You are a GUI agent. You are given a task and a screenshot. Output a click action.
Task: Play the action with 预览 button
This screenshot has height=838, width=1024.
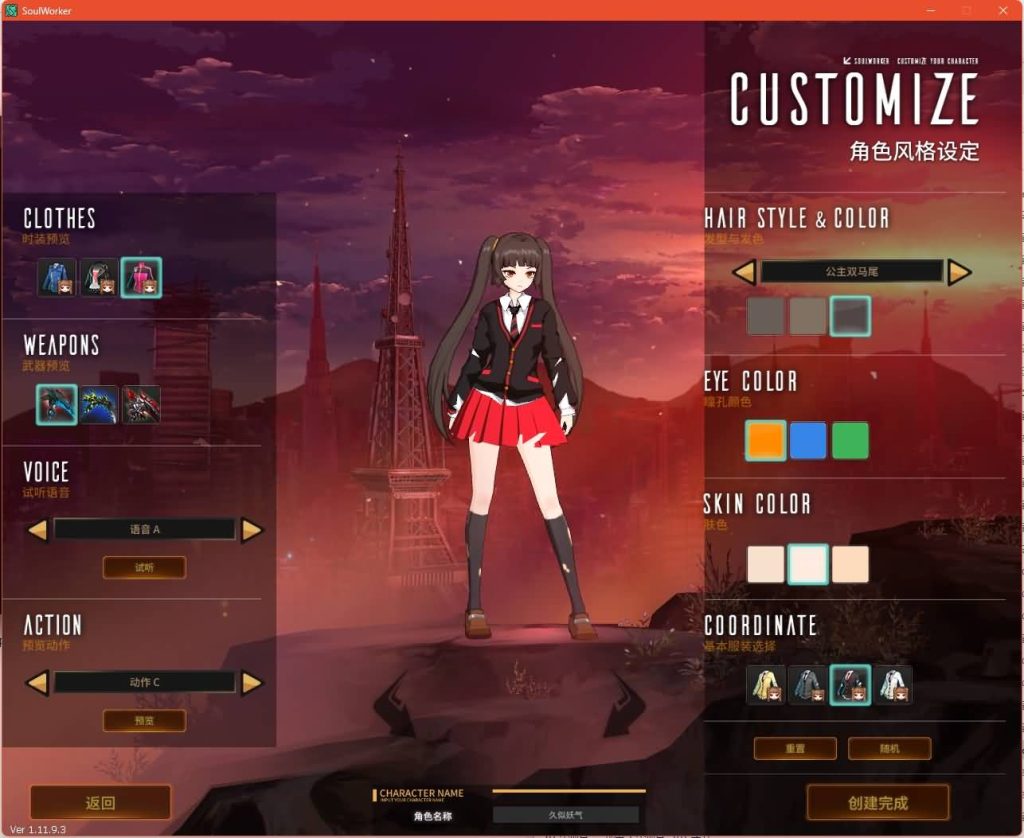[144, 720]
